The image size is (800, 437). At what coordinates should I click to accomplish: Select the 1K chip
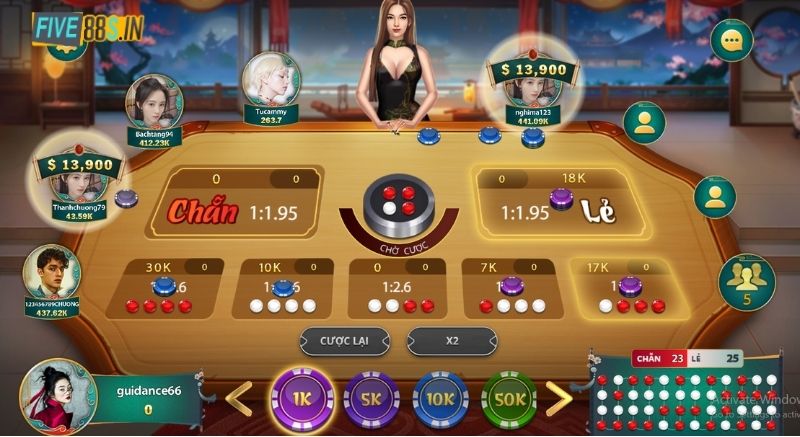[300, 398]
